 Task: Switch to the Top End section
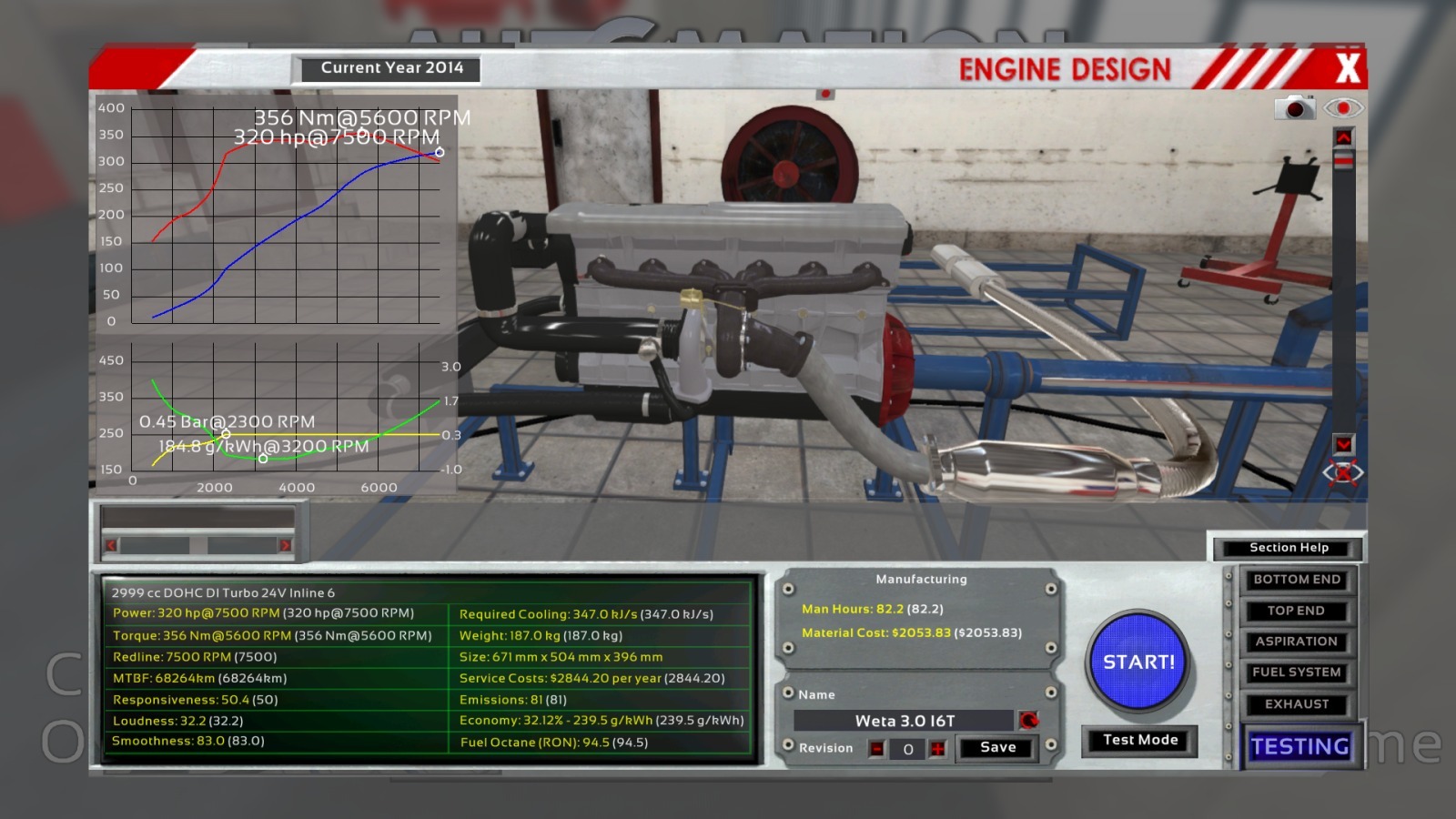pyautogui.click(x=1296, y=611)
